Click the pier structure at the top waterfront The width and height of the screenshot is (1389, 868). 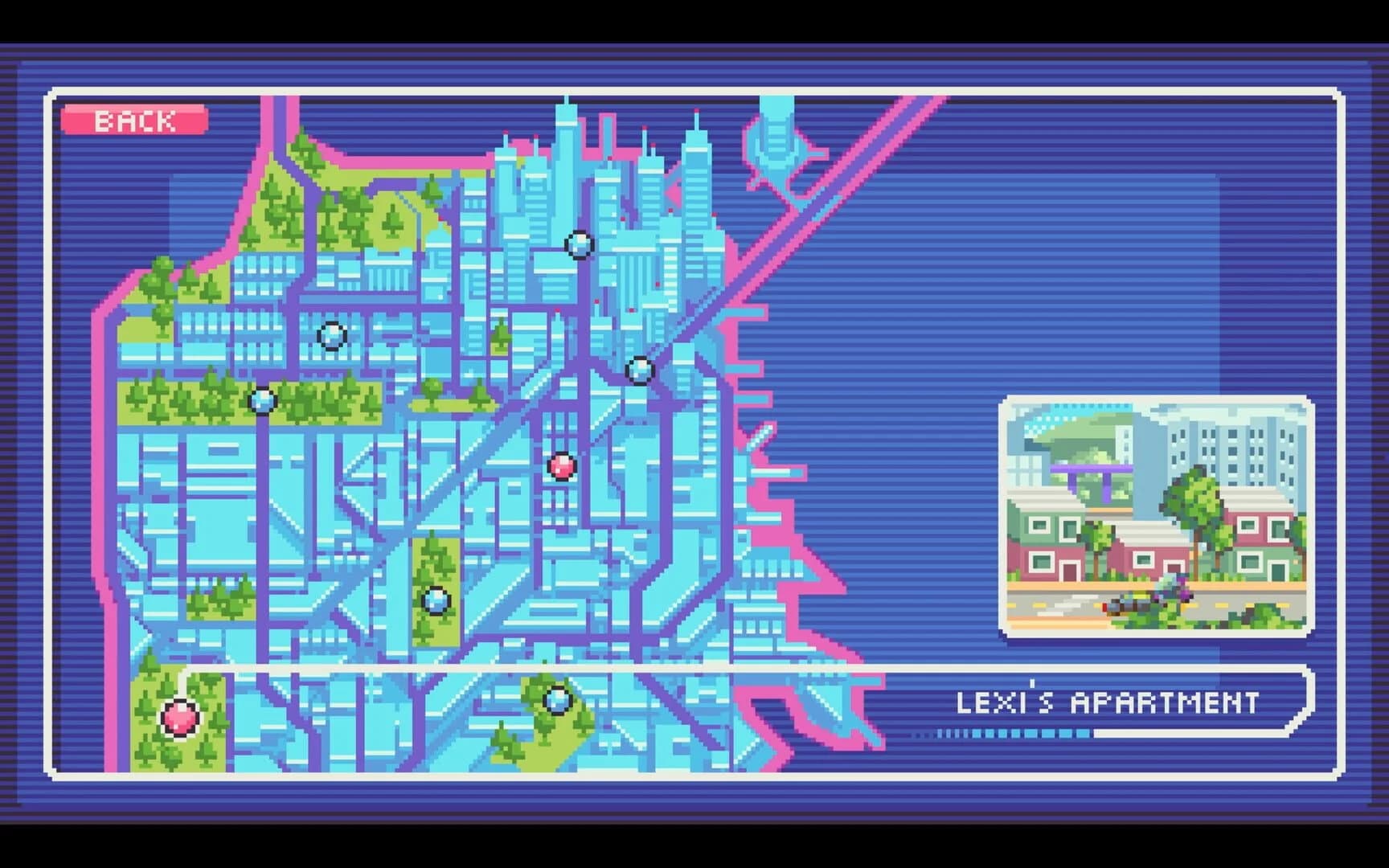(776, 137)
